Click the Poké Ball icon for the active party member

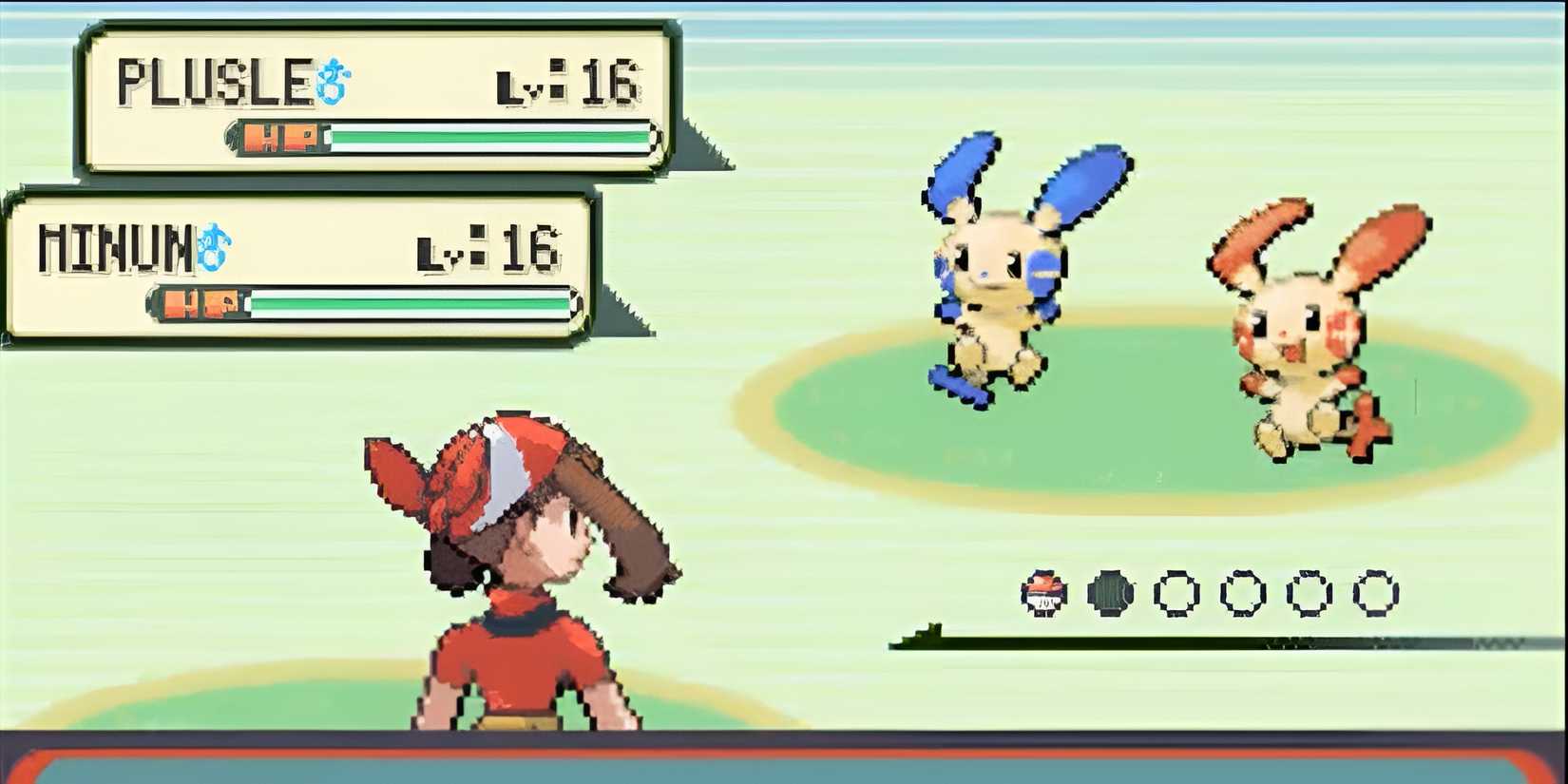[1042, 594]
